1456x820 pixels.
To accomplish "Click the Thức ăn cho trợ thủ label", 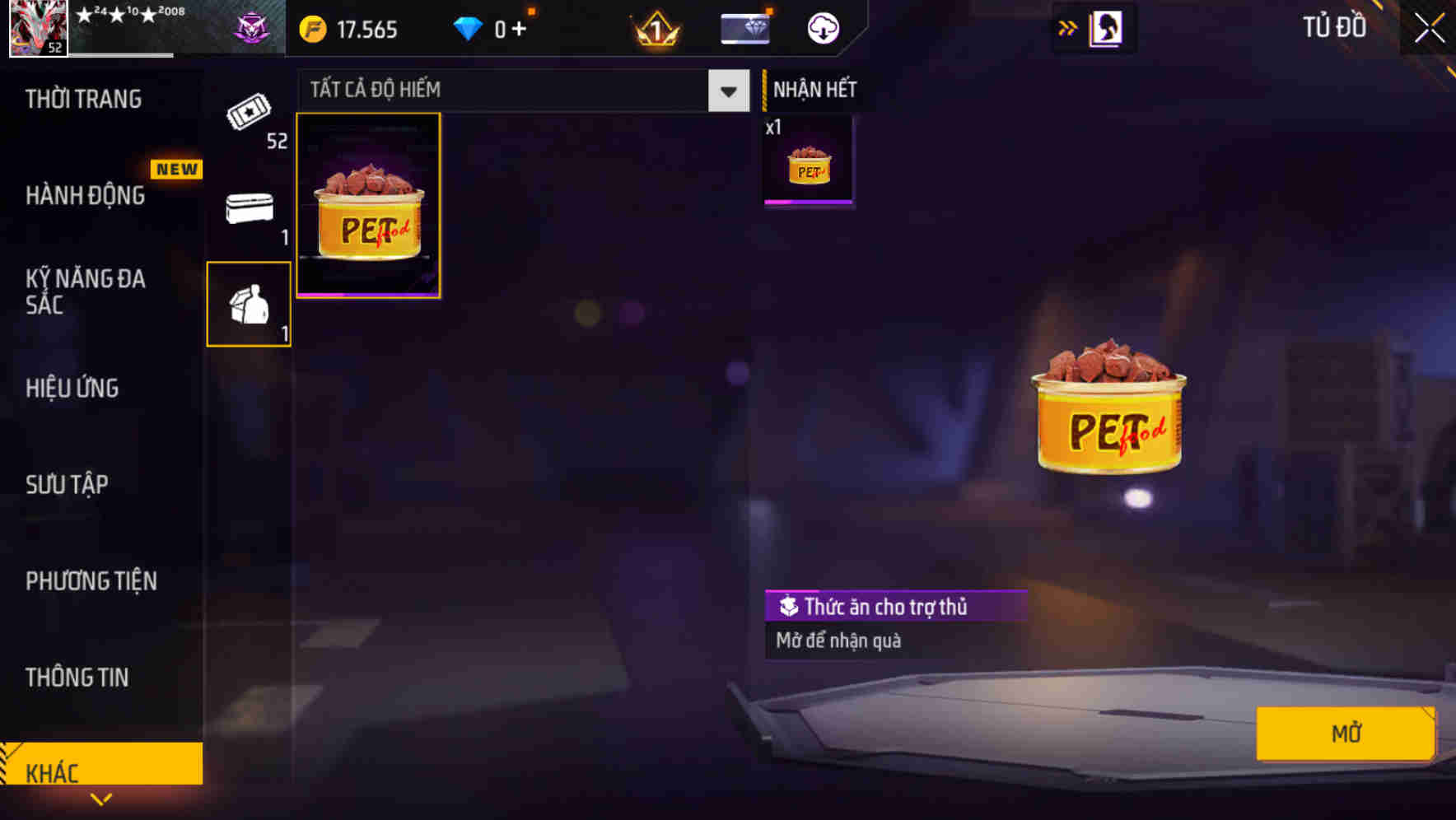I will coord(896,607).
